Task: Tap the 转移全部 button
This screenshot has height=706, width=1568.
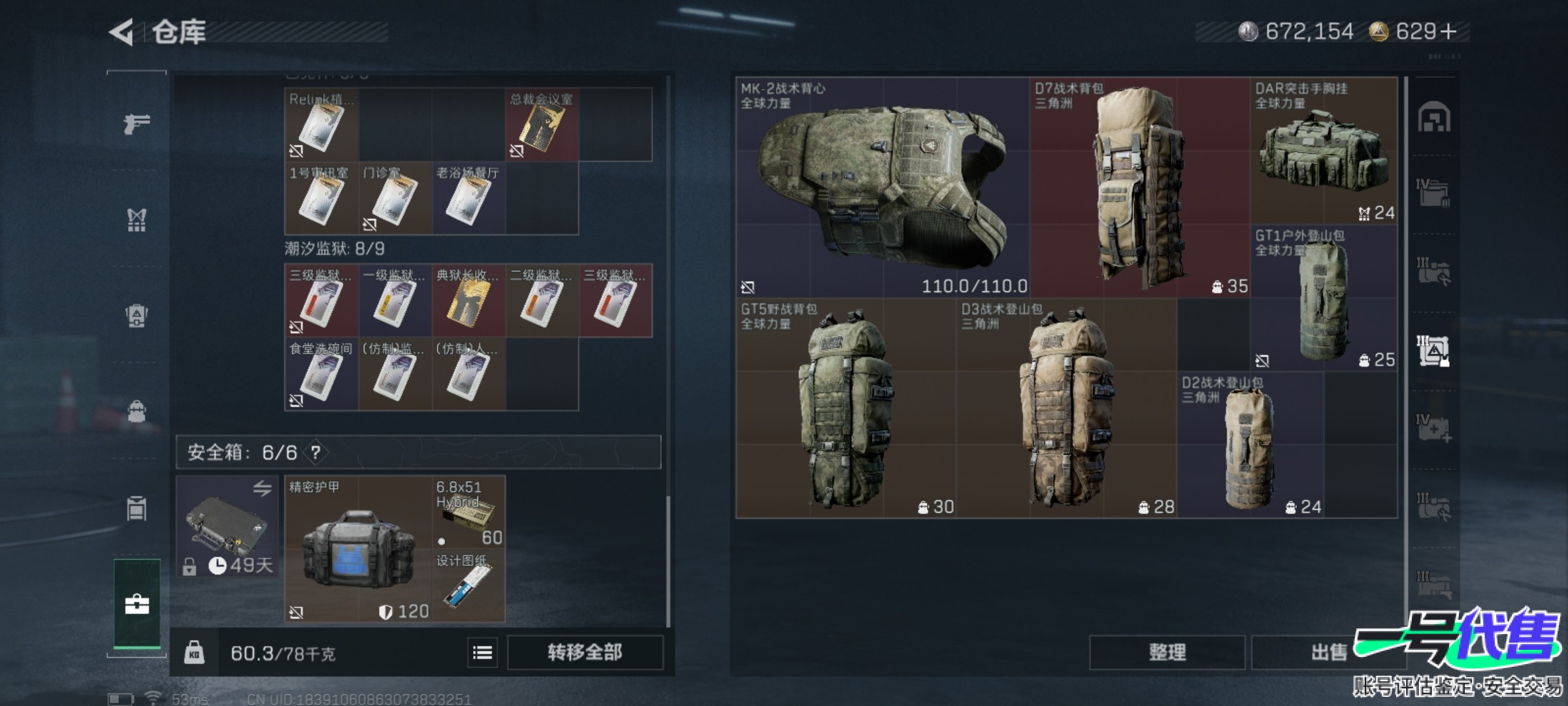Action: [x=585, y=652]
